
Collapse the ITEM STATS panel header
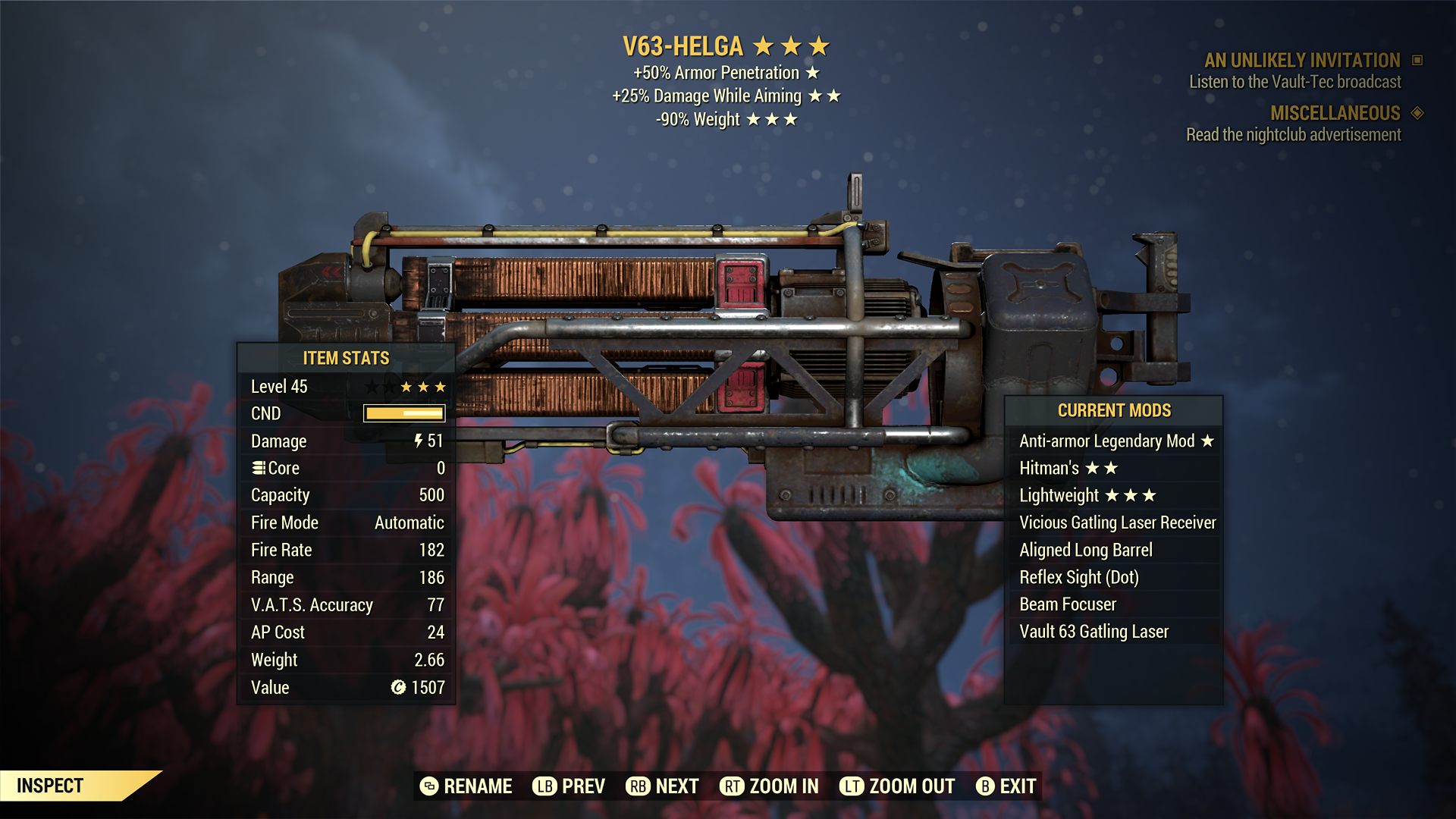click(x=346, y=358)
